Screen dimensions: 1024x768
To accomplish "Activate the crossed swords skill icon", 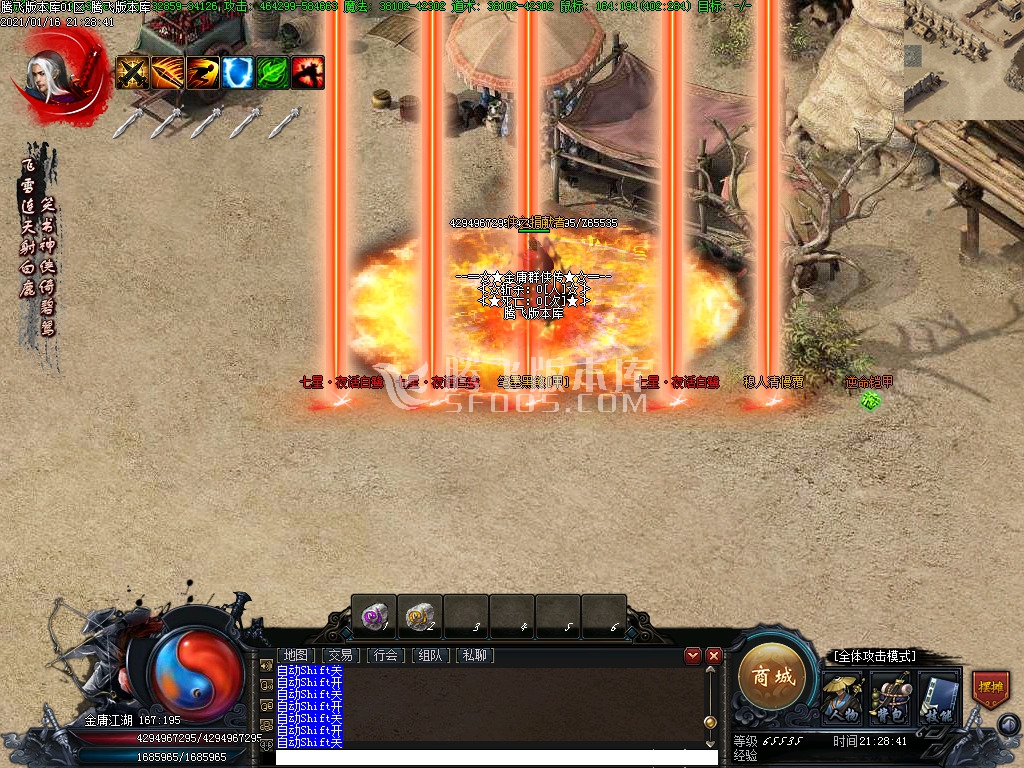I will (x=132, y=73).
